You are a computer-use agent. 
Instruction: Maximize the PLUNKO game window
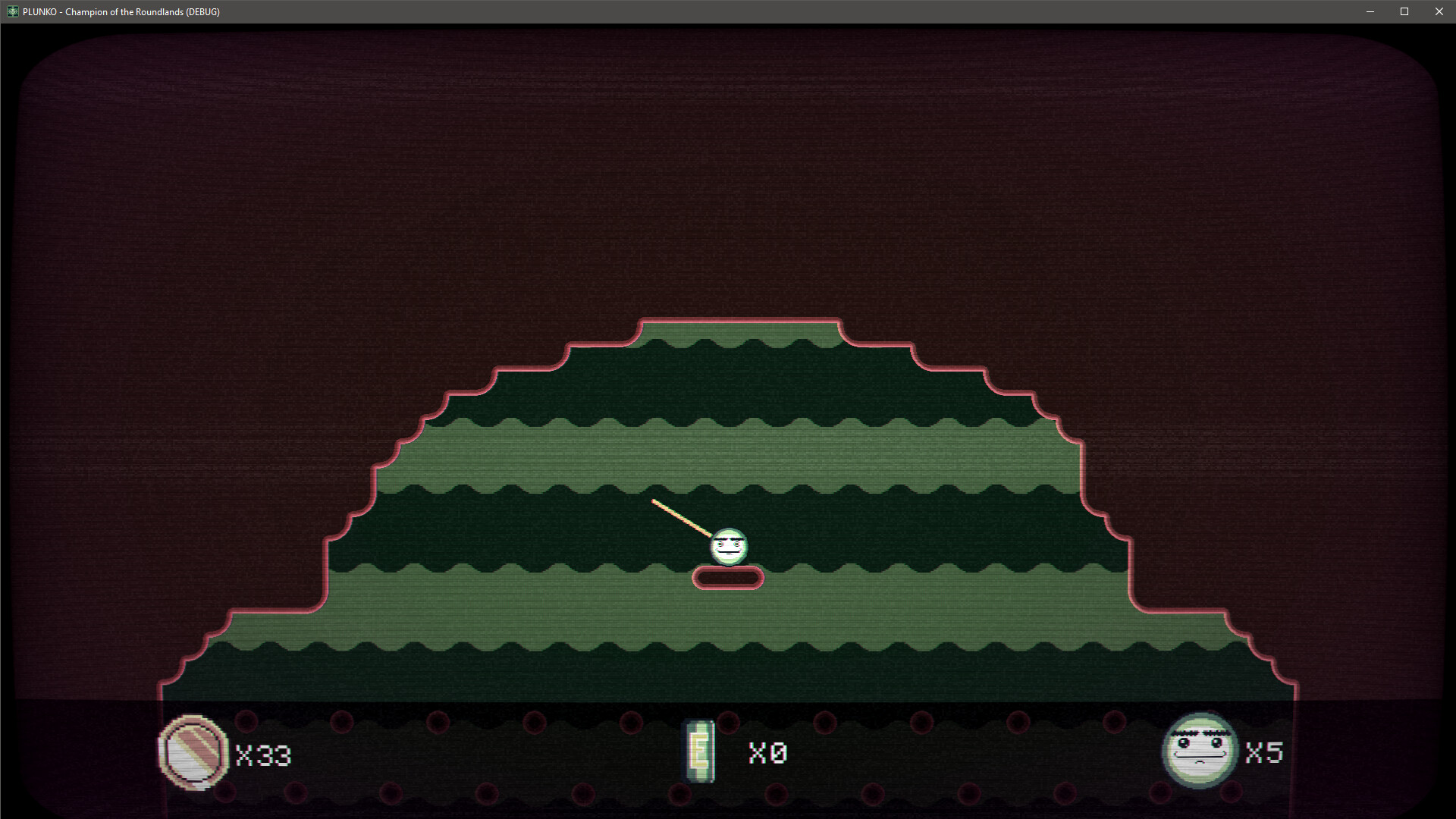(1404, 11)
